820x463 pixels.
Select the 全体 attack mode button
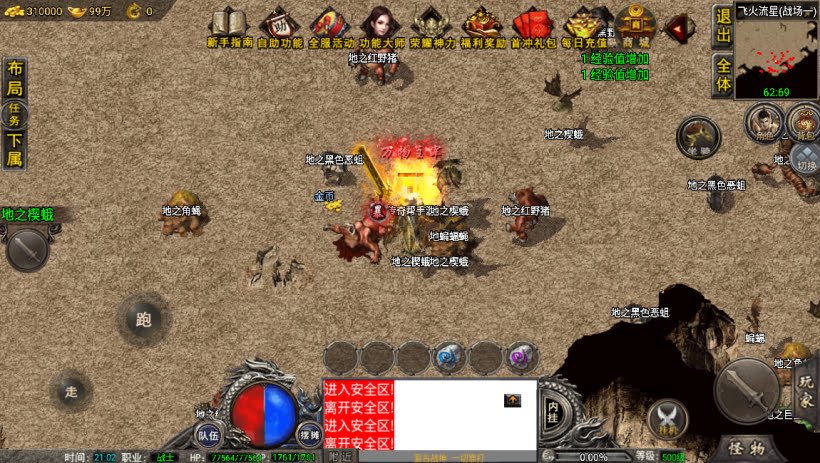(x=724, y=75)
